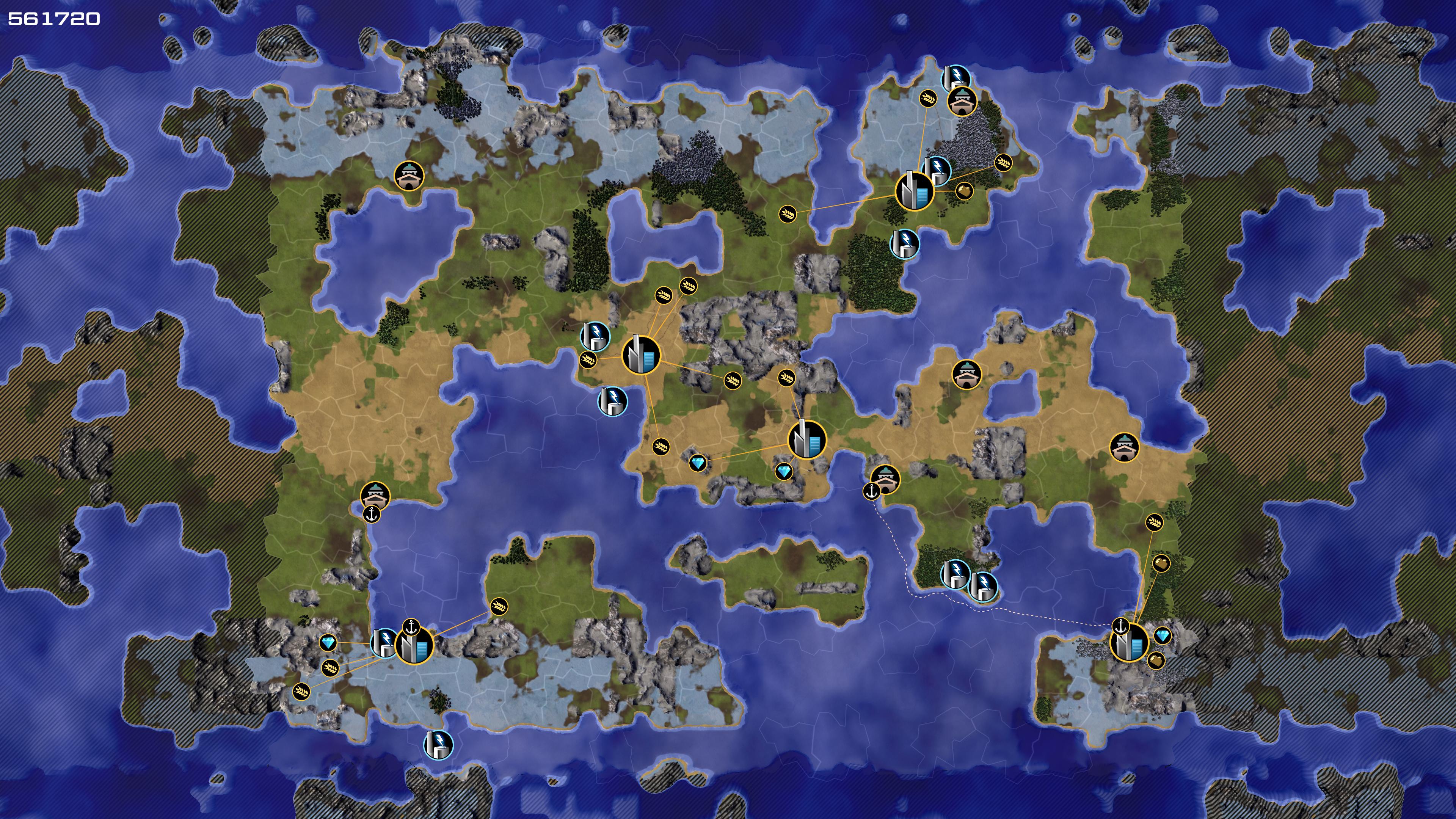This screenshot has width=1456, height=819.
Task: Click the easternmost outpost marker on the desert
Action: 1124,447
